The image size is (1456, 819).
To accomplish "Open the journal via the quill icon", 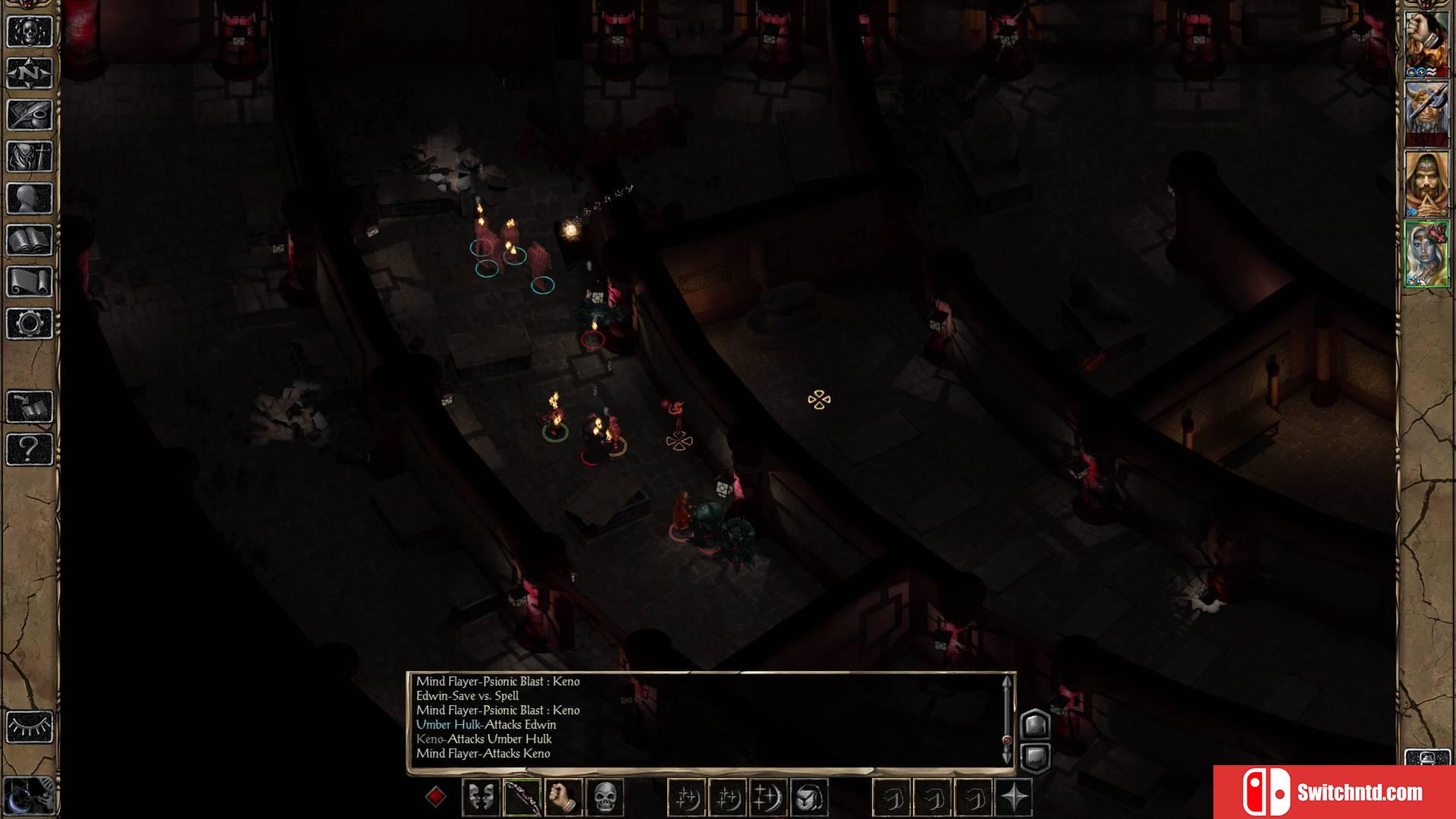I will pos(30,115).
